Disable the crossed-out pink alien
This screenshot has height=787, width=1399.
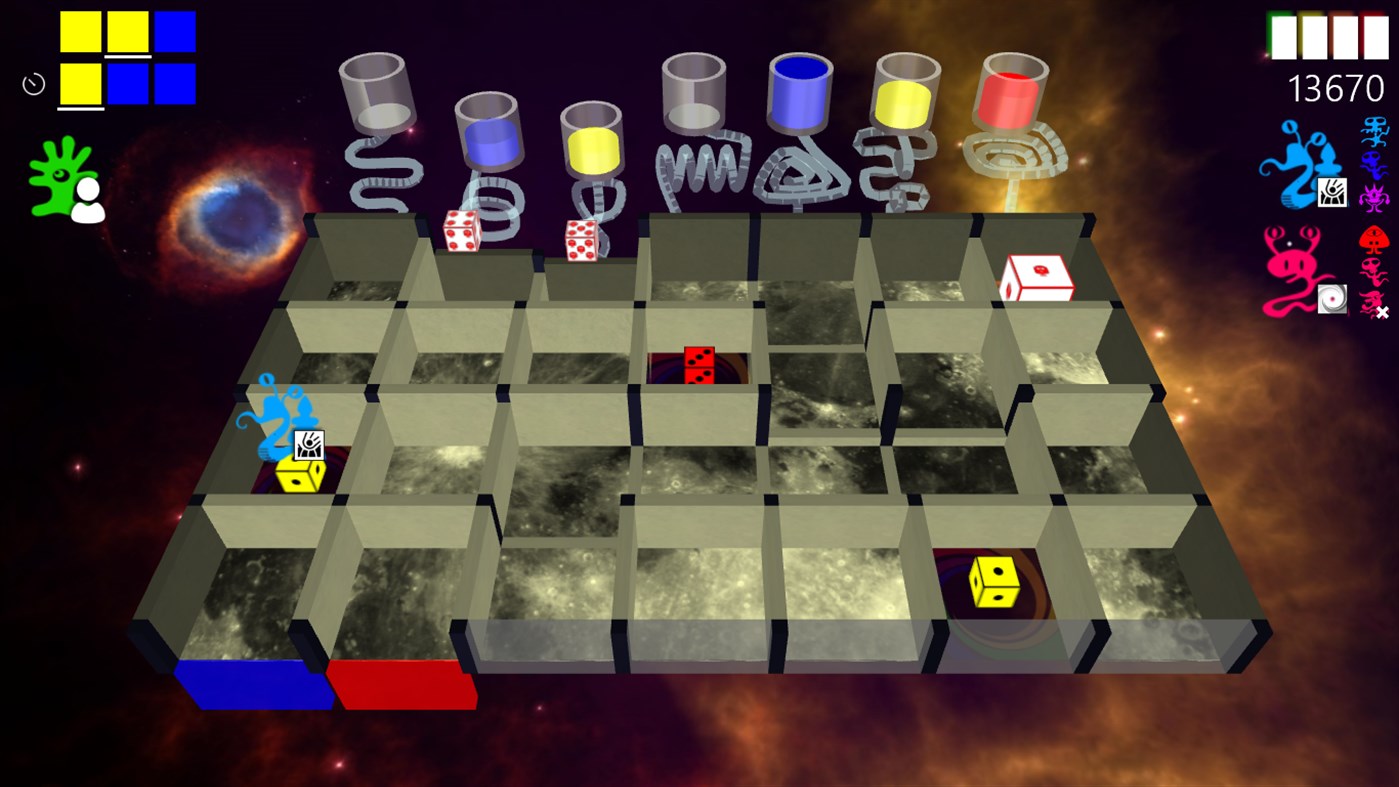tap(1372, 300)
